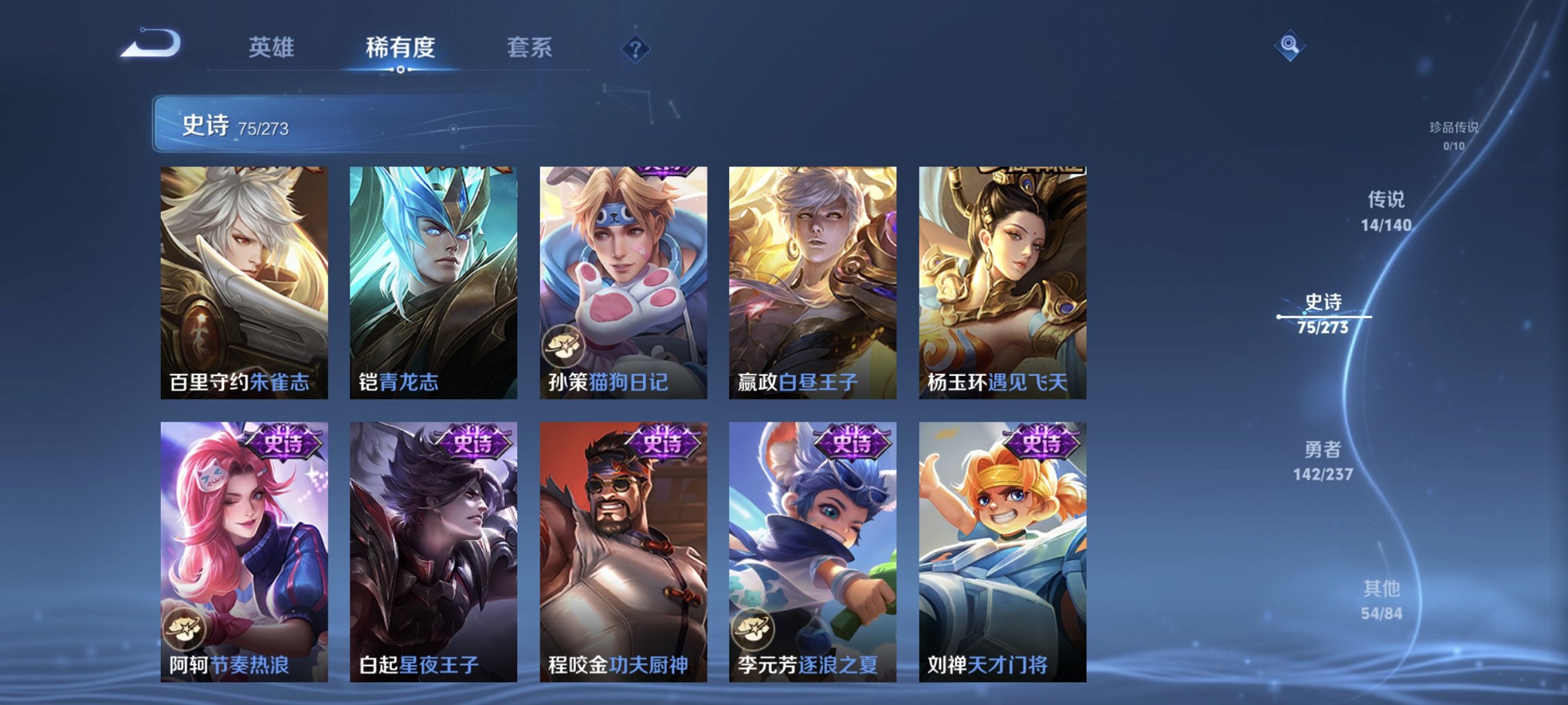Open the help question mark icon
Viewport: 1568px width, 705px height.
636,48
